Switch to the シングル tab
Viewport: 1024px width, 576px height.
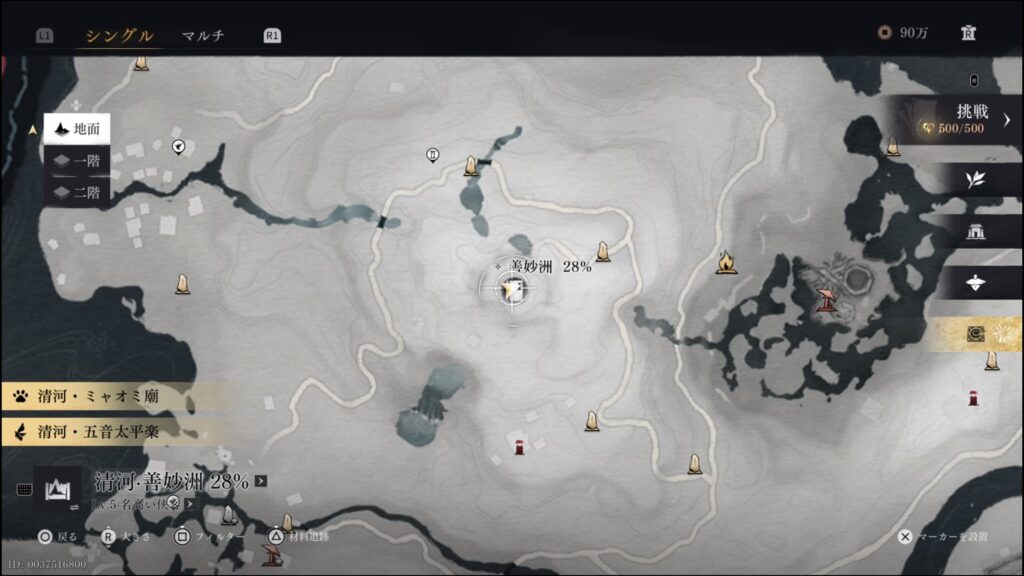click(119, 36)
